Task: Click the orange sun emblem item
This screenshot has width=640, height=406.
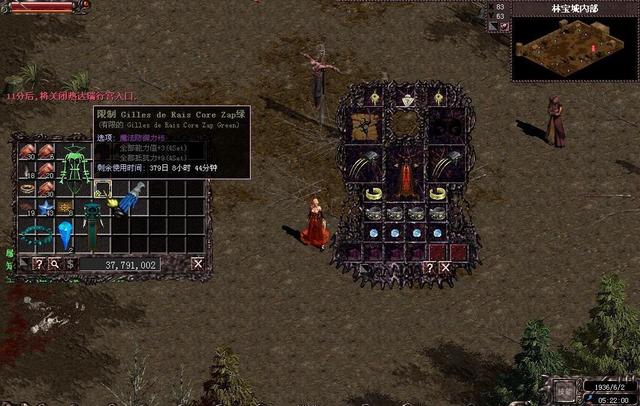Action: (x=66, y=208)
